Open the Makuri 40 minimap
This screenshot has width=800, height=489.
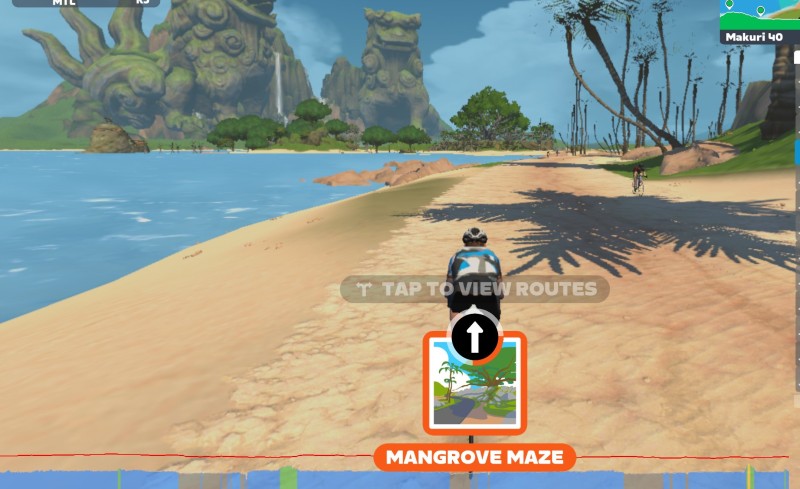[759, 21]
